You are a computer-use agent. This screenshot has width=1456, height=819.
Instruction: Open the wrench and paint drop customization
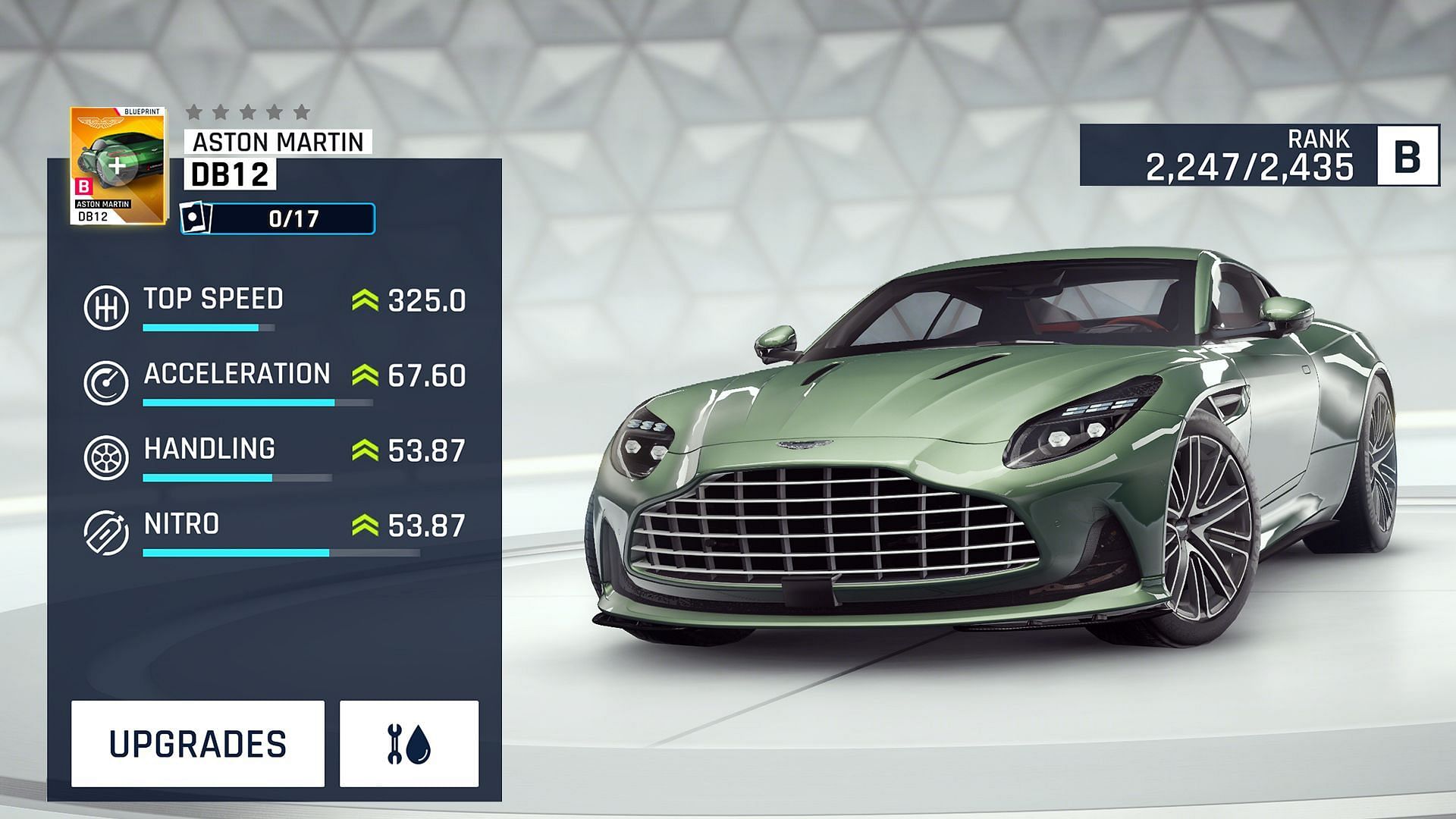(409, 744)
